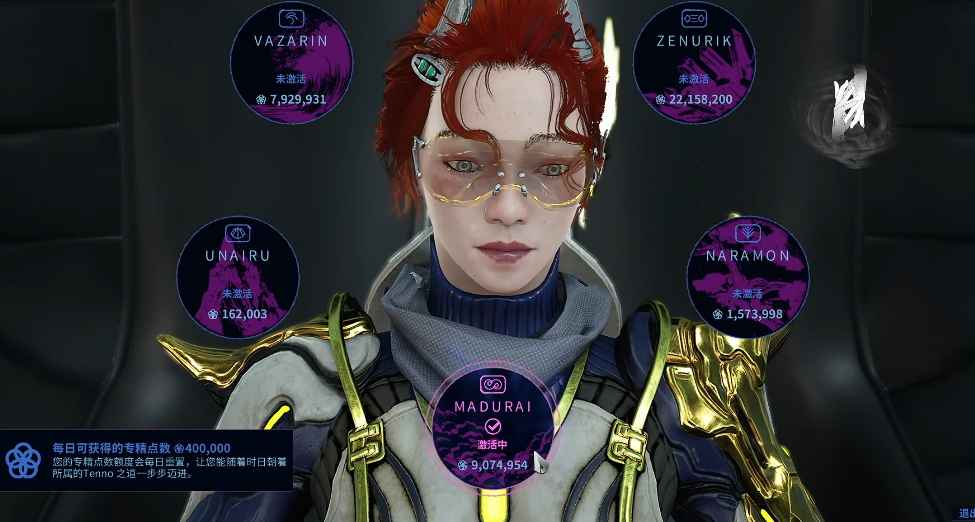The width and height of the screenshot is (975, 522).
Task: Click the 退出 exit button
Action: click(966, 513)
